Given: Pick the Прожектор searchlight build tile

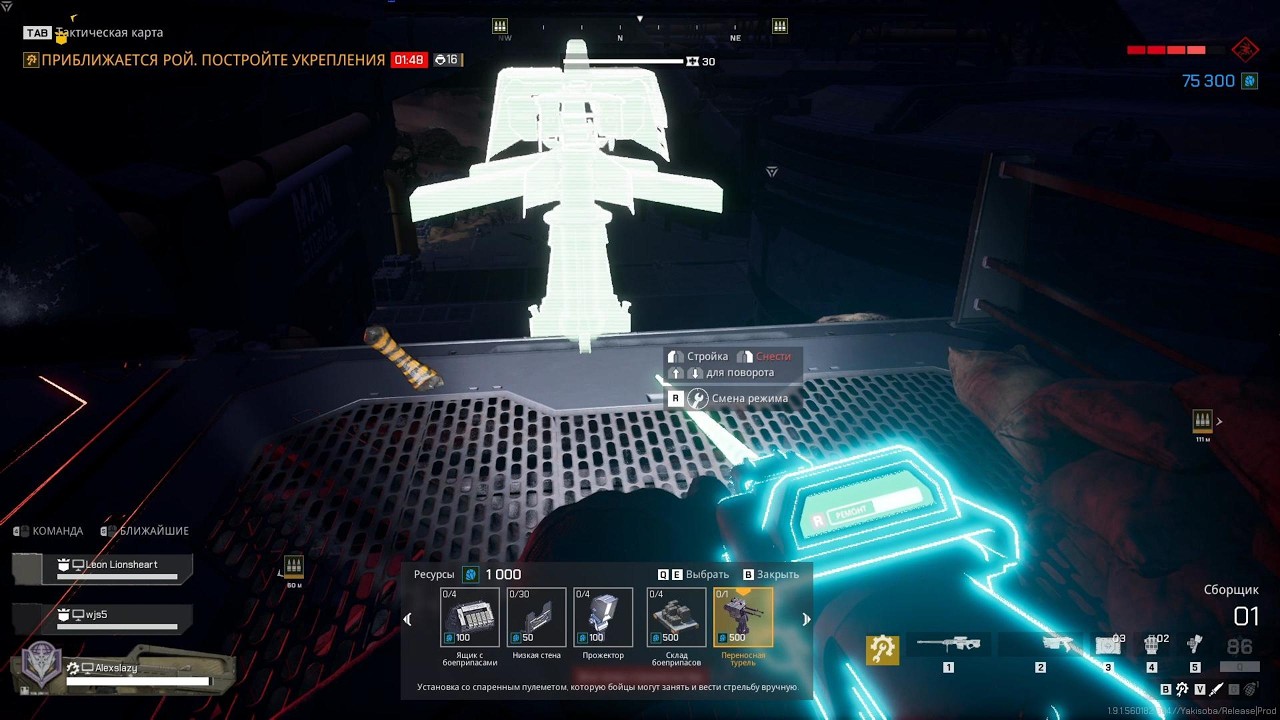Looking at the screenshot, I should [603, 617].
